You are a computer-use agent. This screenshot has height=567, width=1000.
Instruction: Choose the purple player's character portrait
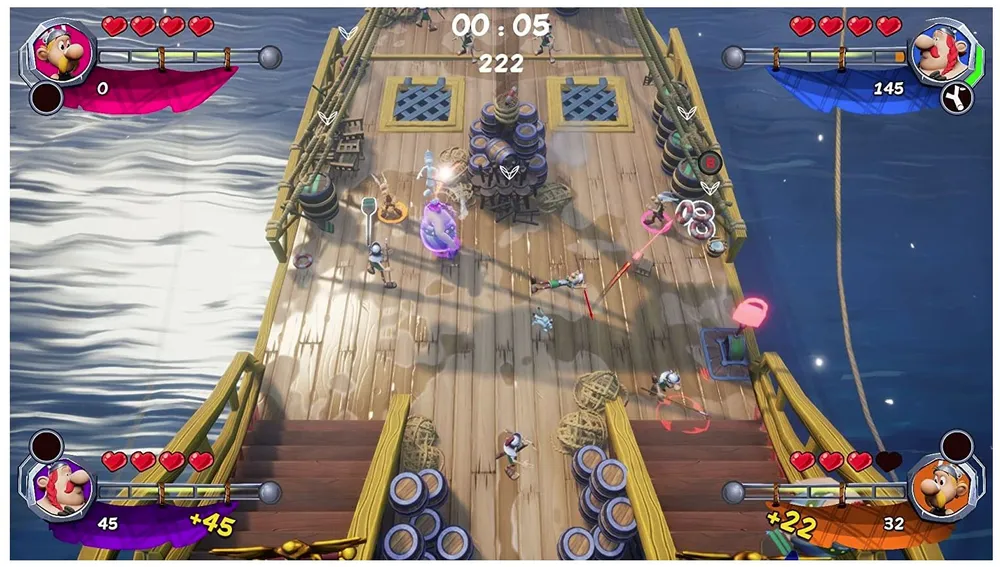click(x=59, y=490)
